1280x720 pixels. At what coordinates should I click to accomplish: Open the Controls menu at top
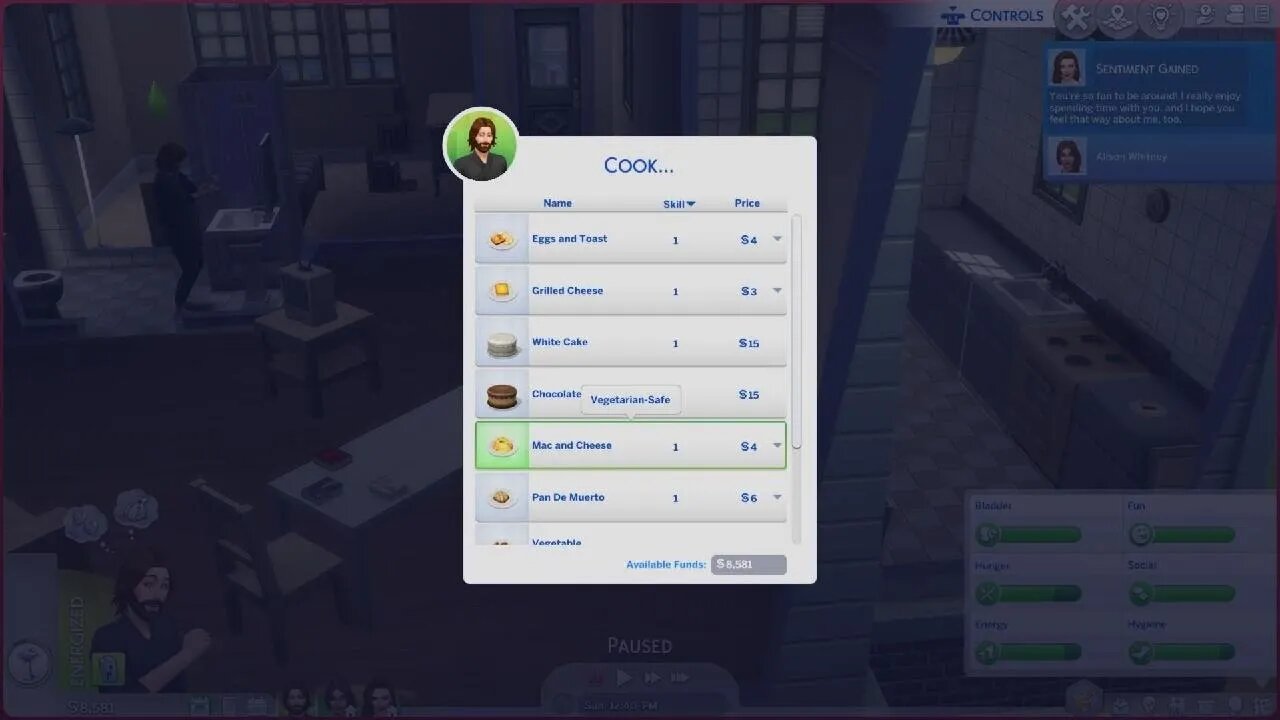click(x=1005, y=15)
